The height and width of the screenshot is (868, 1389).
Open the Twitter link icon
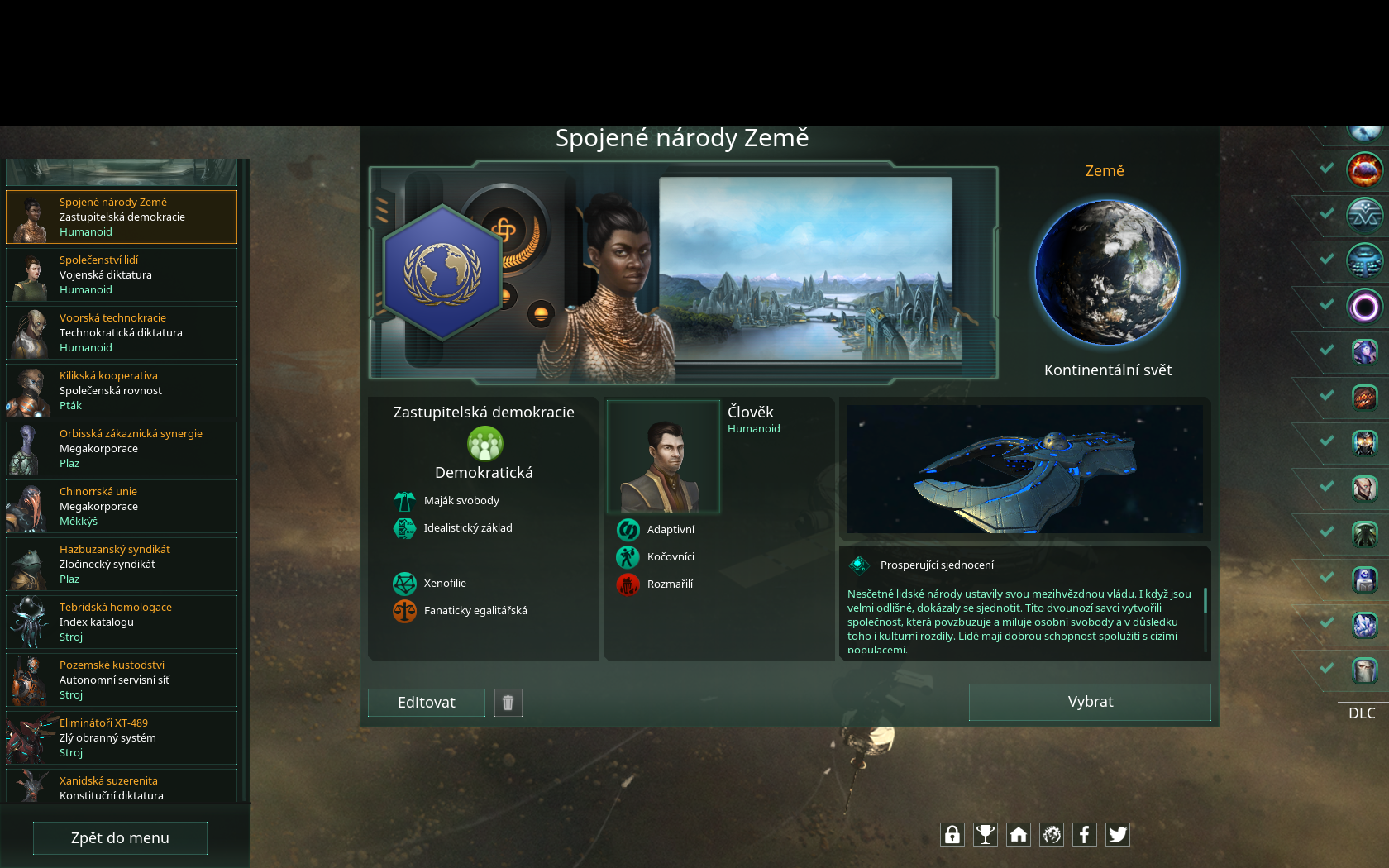(x=1118, y=835)
